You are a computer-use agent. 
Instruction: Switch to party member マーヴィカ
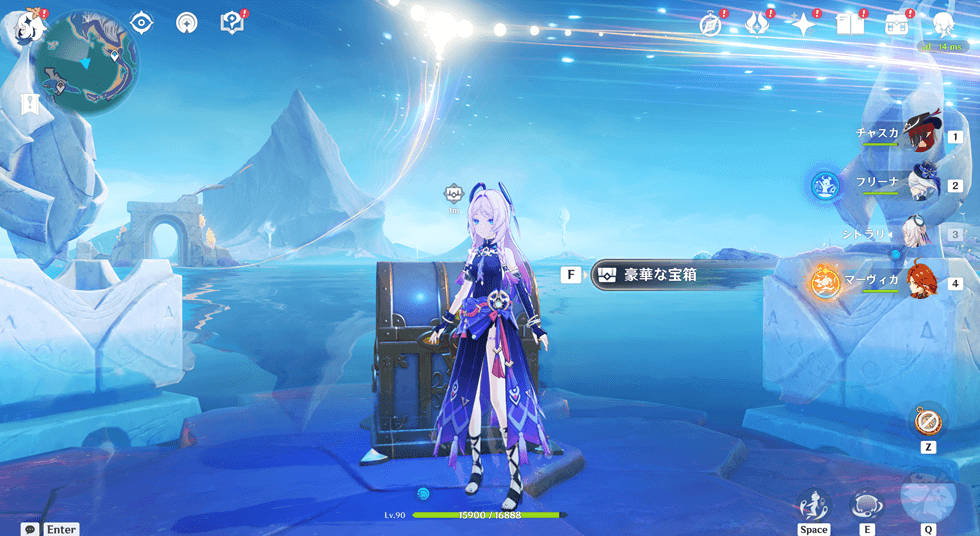coord(921,281)
